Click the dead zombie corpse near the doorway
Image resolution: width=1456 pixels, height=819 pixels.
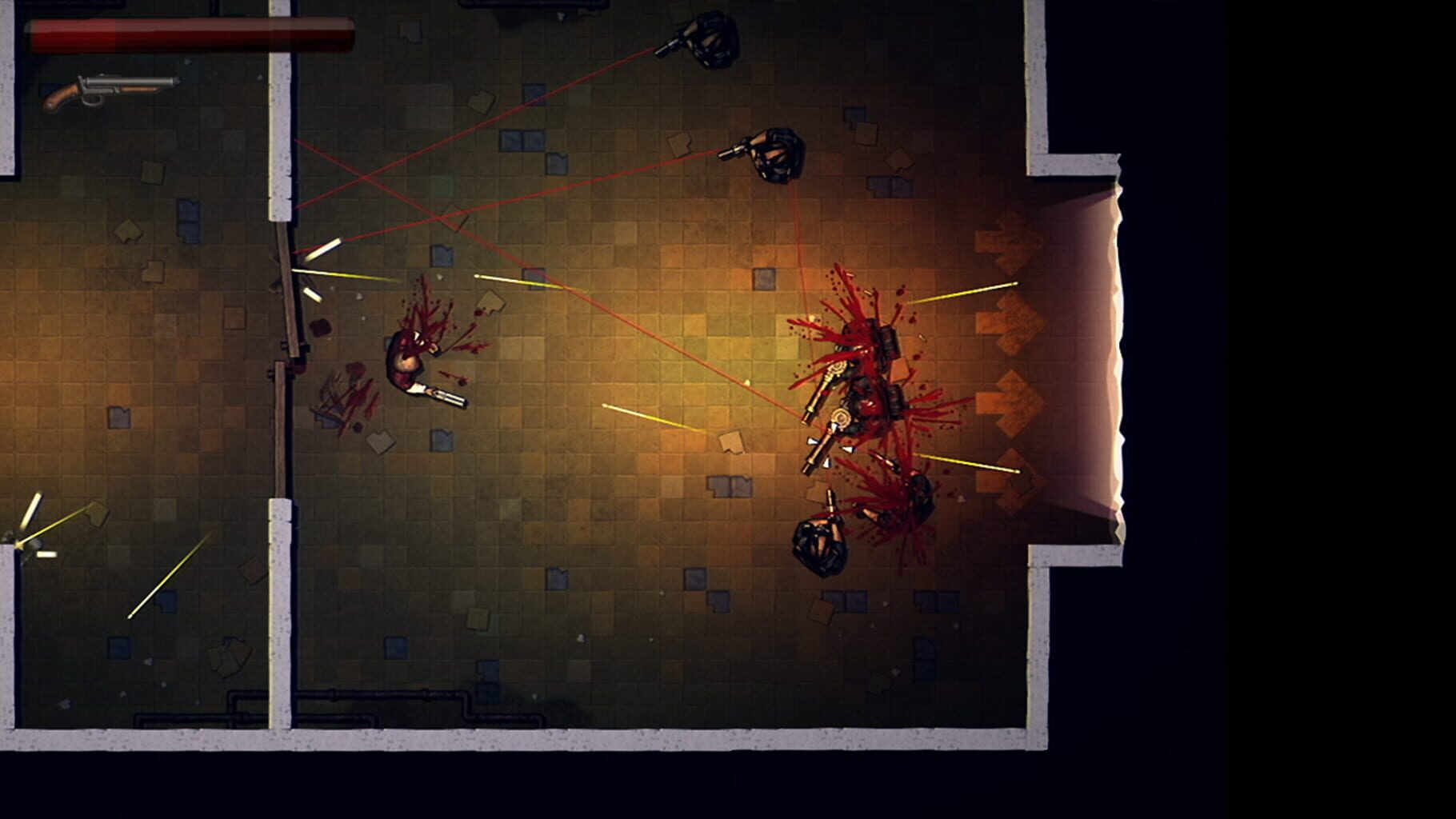(x=408, y=360)
